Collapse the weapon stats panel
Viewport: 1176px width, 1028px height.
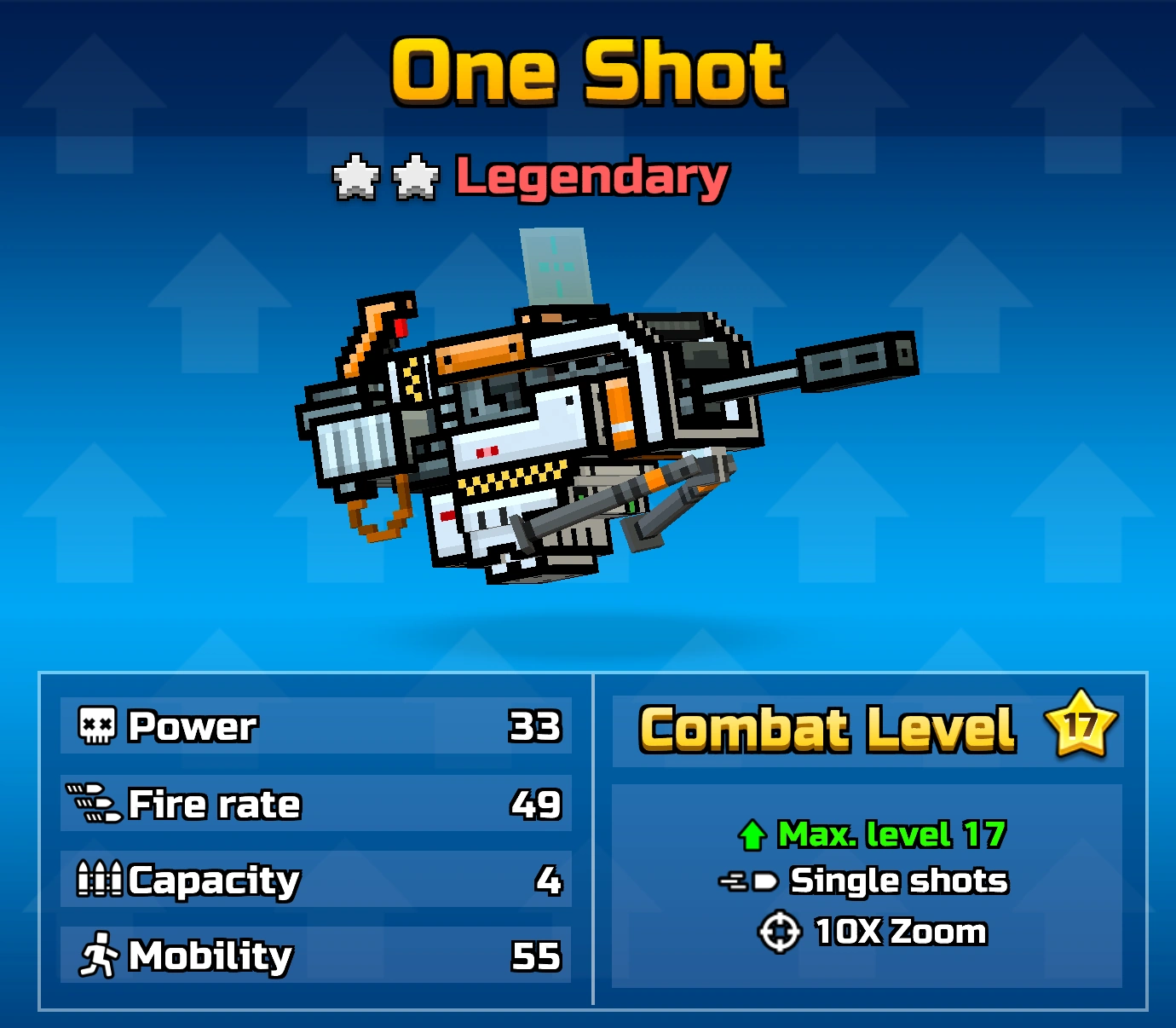tap(314, 840)
